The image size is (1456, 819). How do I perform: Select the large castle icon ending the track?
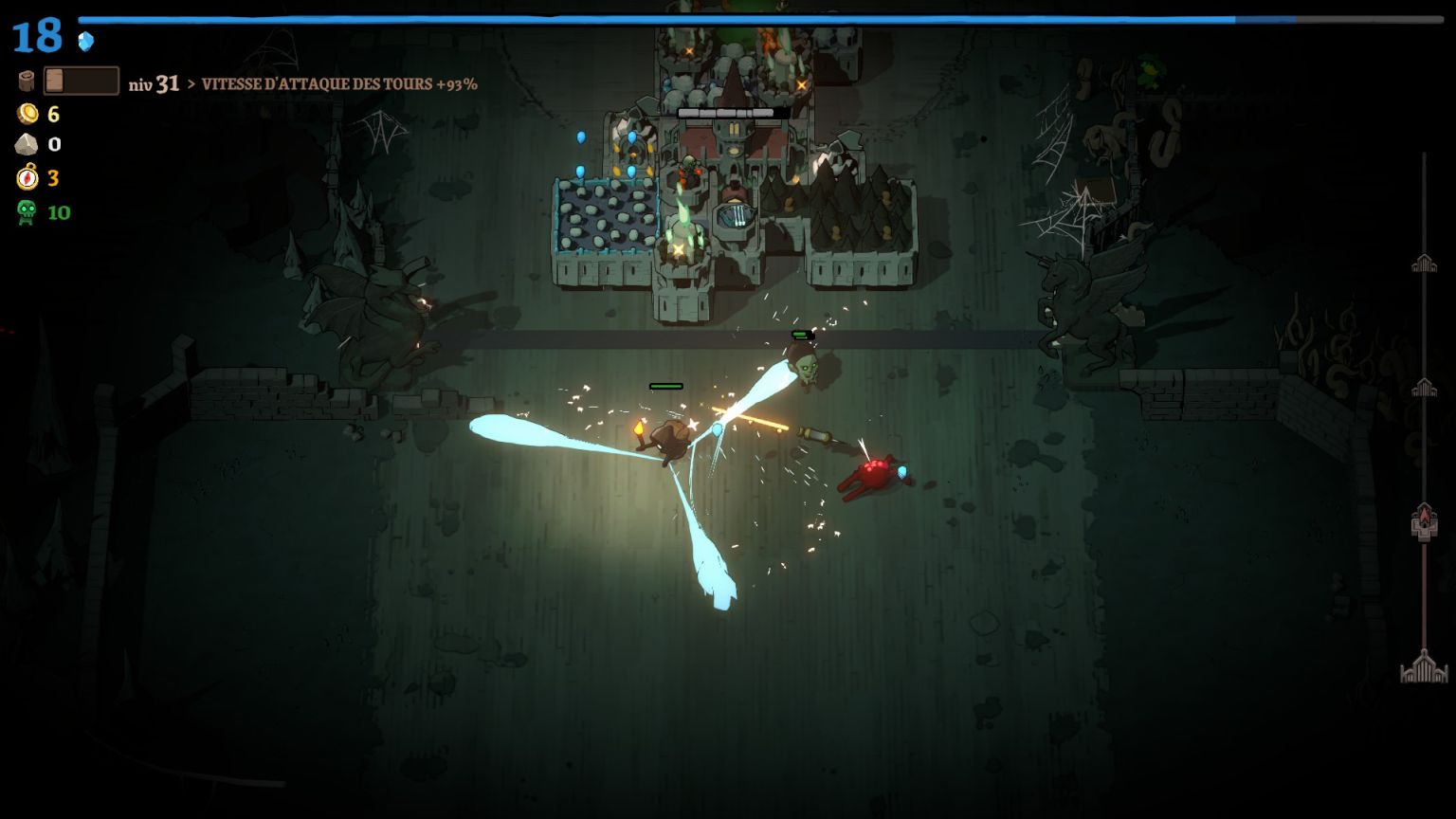[1424, 667]
